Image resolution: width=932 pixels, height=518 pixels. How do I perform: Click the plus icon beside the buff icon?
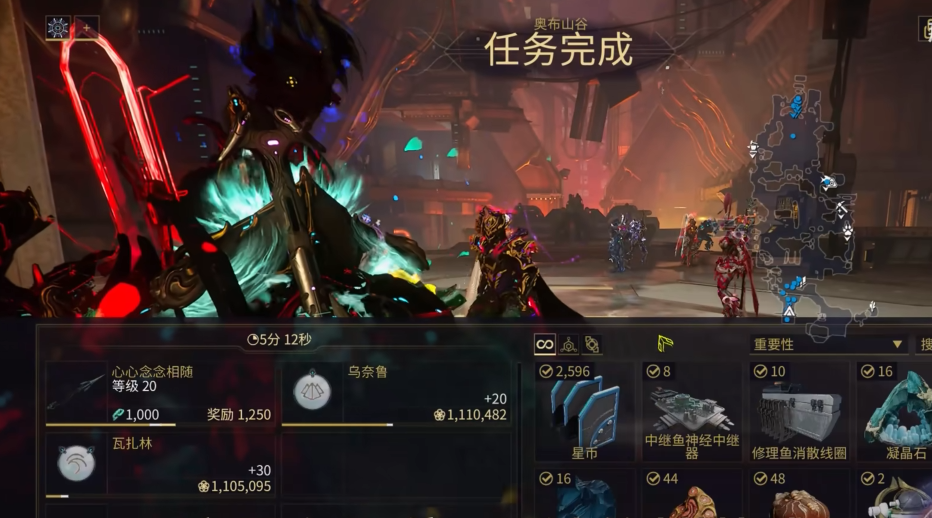click(87, 27)
